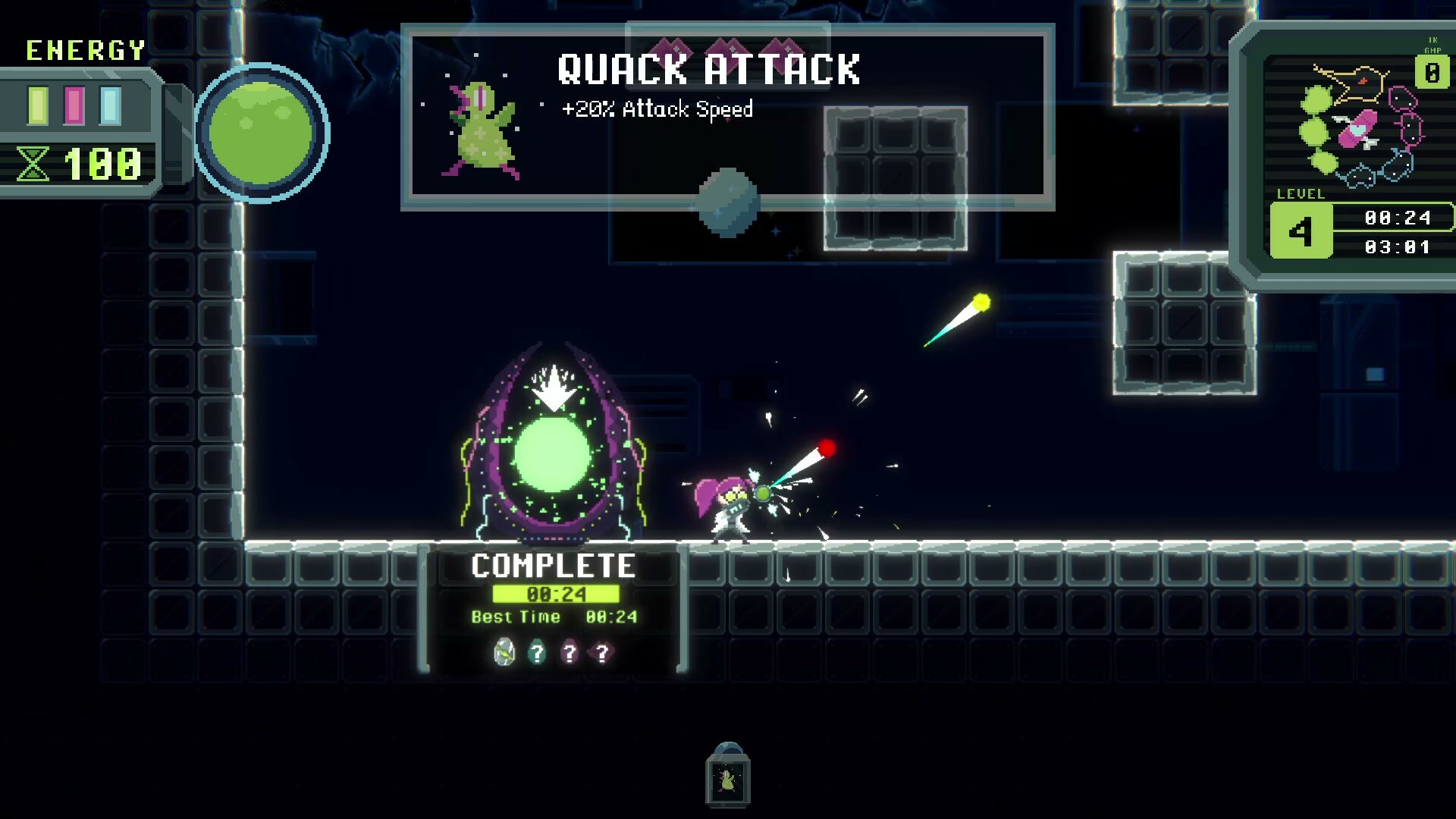Screen dimensions: 1456x819
Task: Click the diamond question-mark collectible icon
Action: pyautogui.click(x=602, y=651)
